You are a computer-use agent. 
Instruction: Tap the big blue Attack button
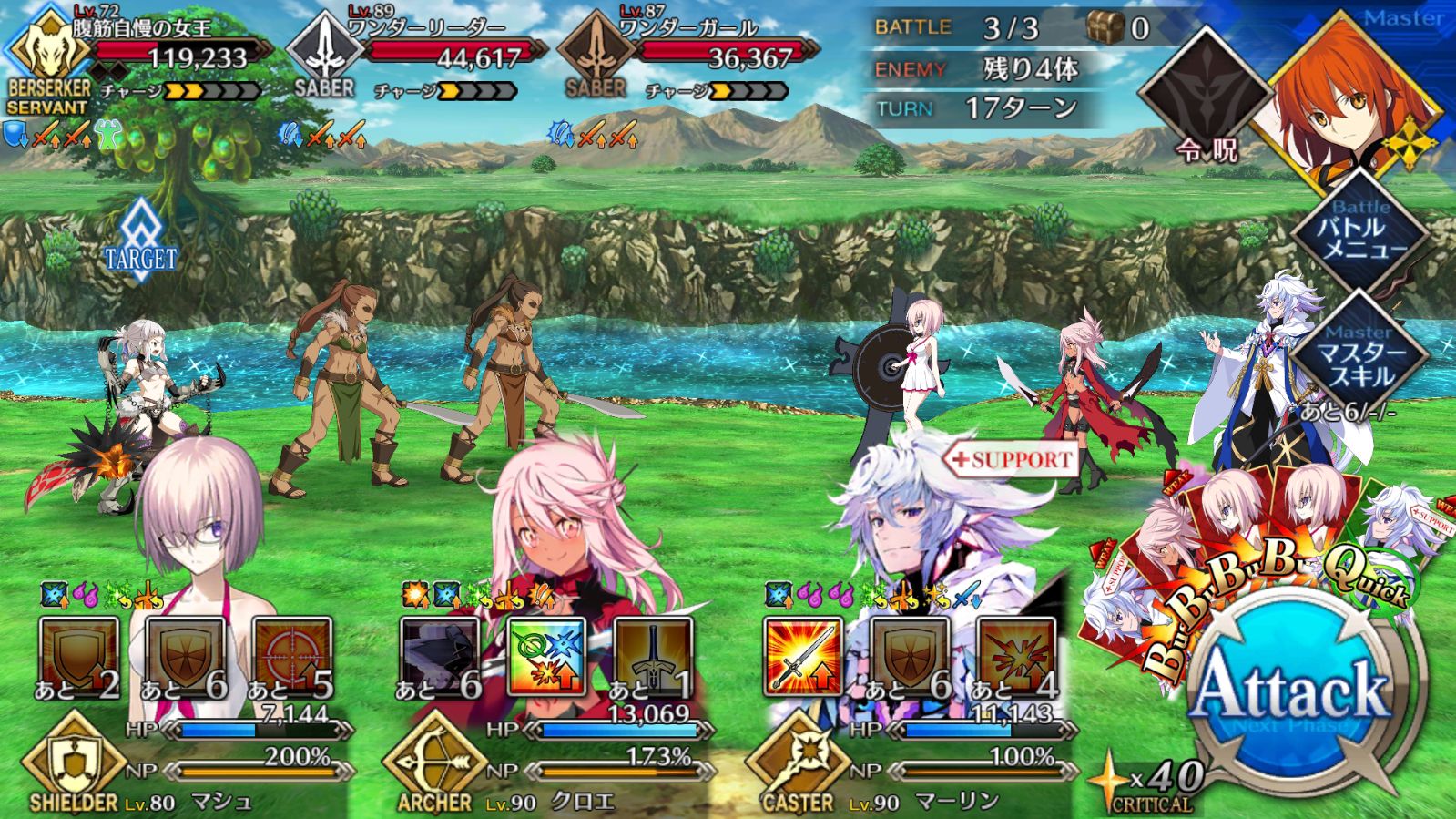click(x=1291, y=692)
